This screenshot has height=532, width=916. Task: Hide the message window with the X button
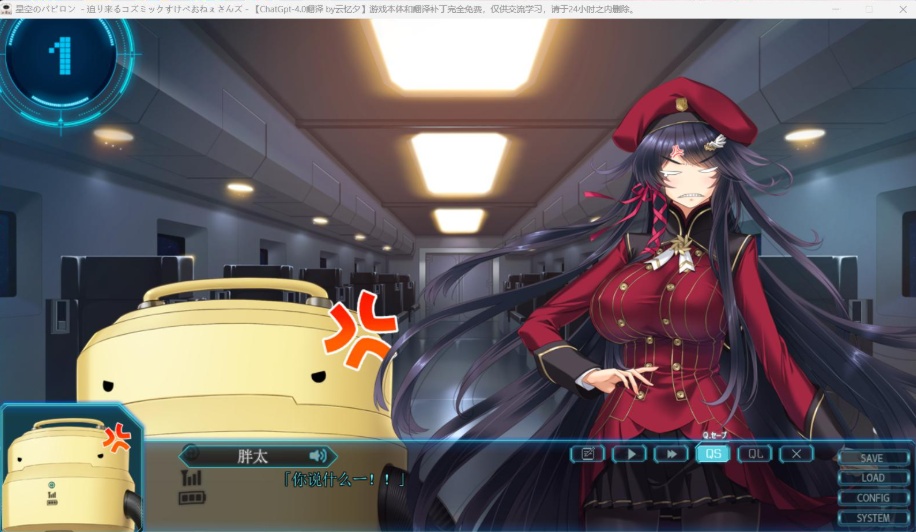796,453
